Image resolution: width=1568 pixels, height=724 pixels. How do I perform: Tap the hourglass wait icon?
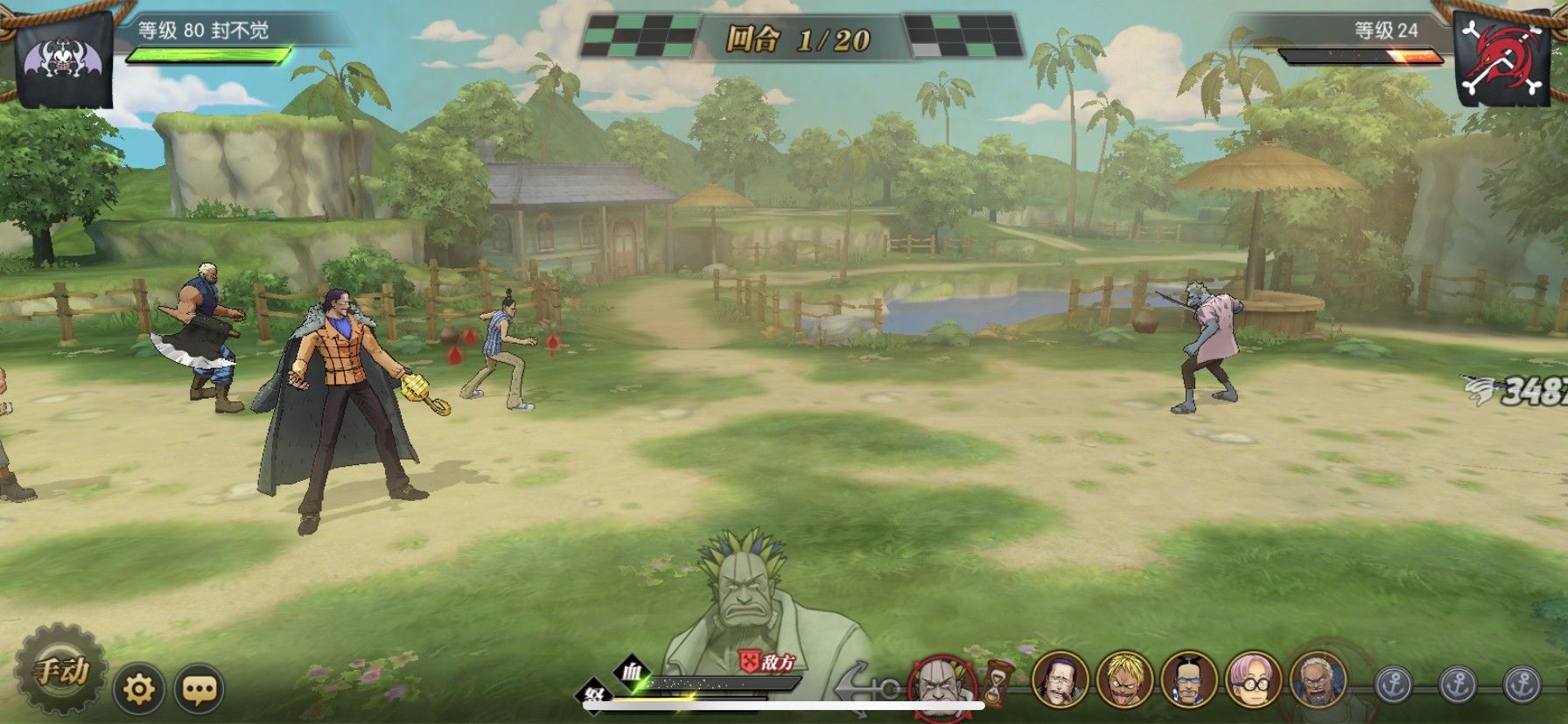click(x=997, y=683)
